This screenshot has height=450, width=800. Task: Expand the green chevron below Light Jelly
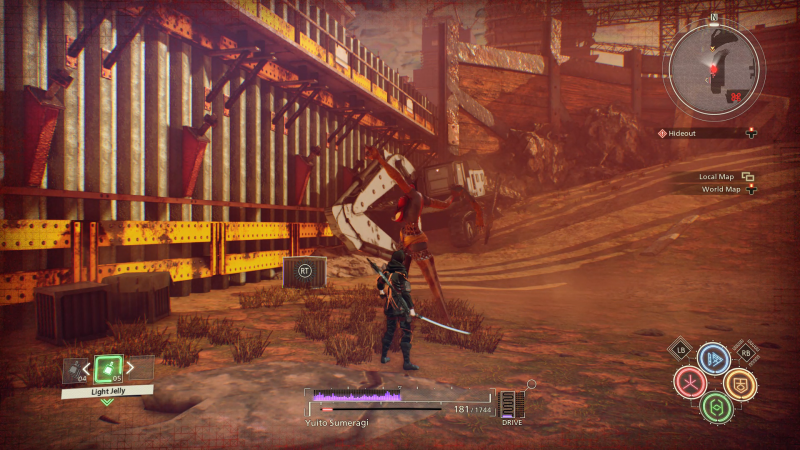107,402
